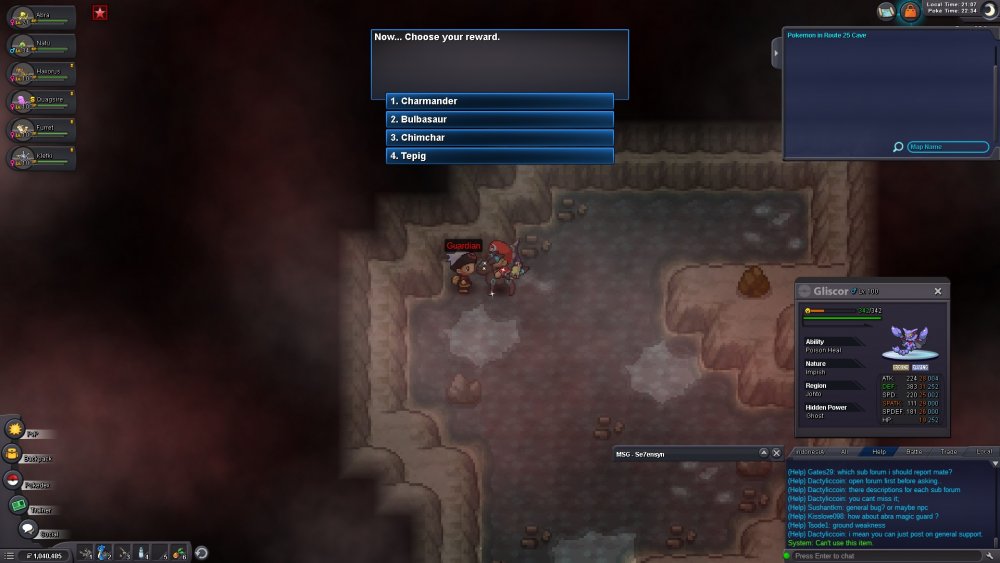Screen dimensions: 1000x563
Task: Close the Gliscor stats window
Action: [x=938, y=291]
